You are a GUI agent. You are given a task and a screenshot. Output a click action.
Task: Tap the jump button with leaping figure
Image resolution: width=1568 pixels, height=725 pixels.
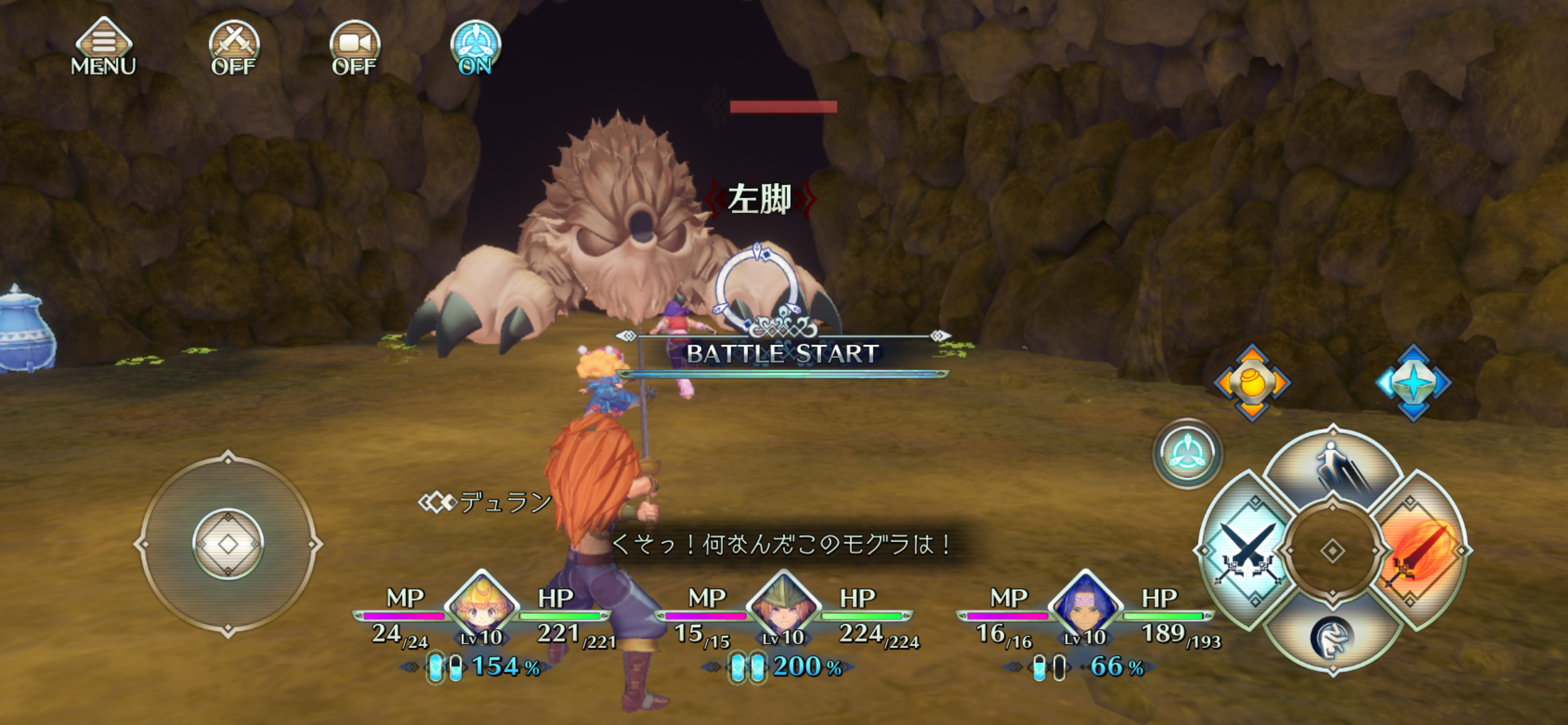(x=1333, y=468)
